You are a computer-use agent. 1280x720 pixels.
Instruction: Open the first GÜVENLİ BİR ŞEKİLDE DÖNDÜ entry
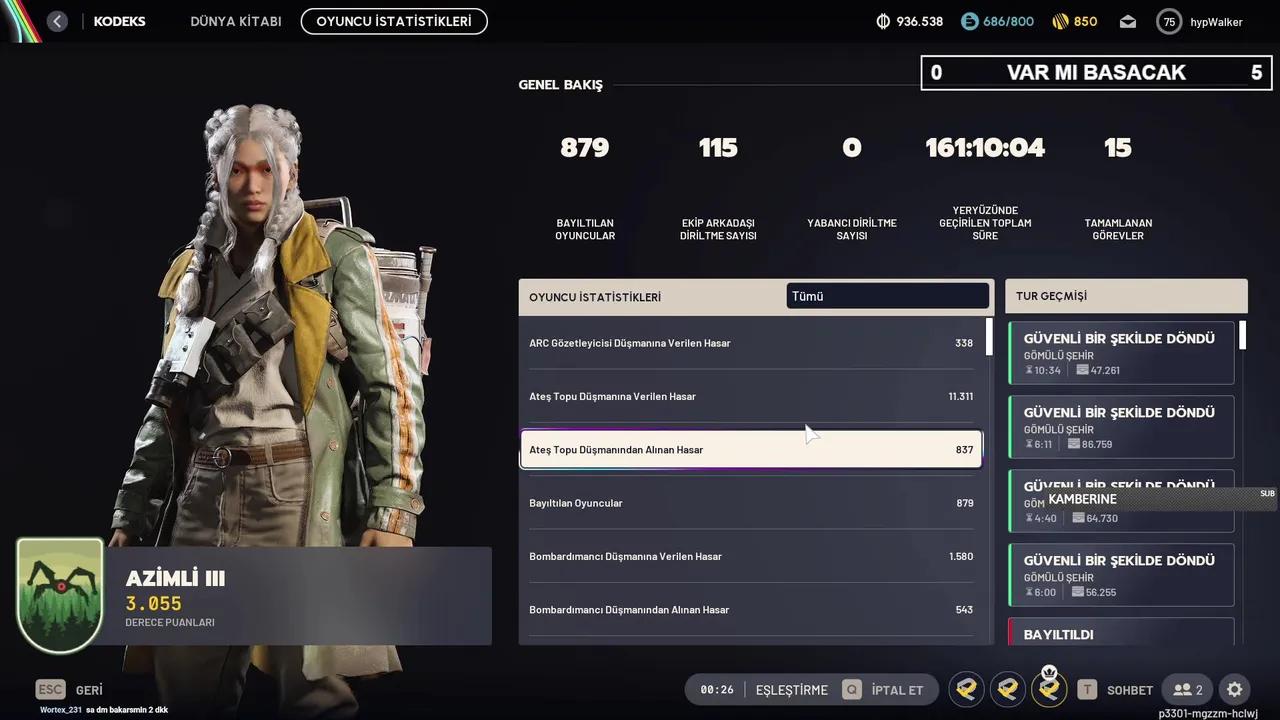click(x=1120, y=353)
